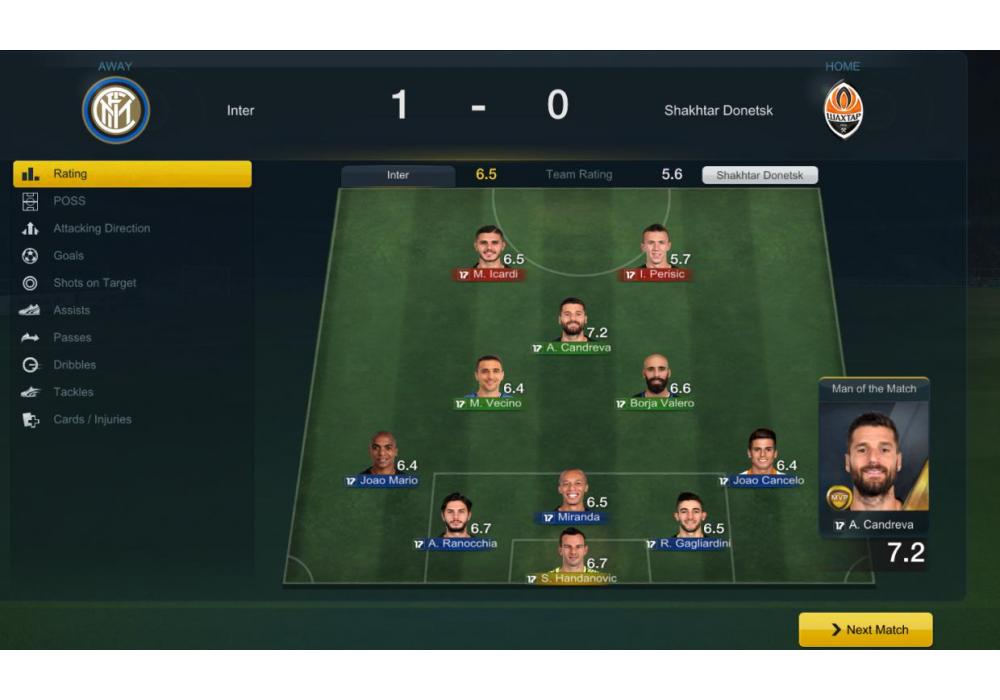Open the Man of the Match card
The image size is (1000, 700).
pyautogui.click(x=873, y=460)
